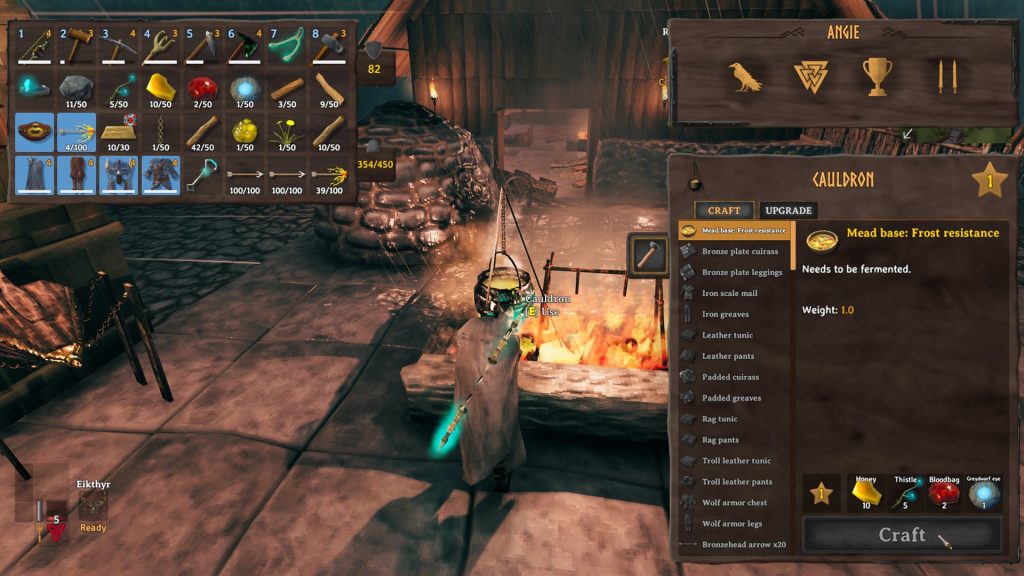
Task: Click the honey stack in inventory
Action: [x=162, y=89]
